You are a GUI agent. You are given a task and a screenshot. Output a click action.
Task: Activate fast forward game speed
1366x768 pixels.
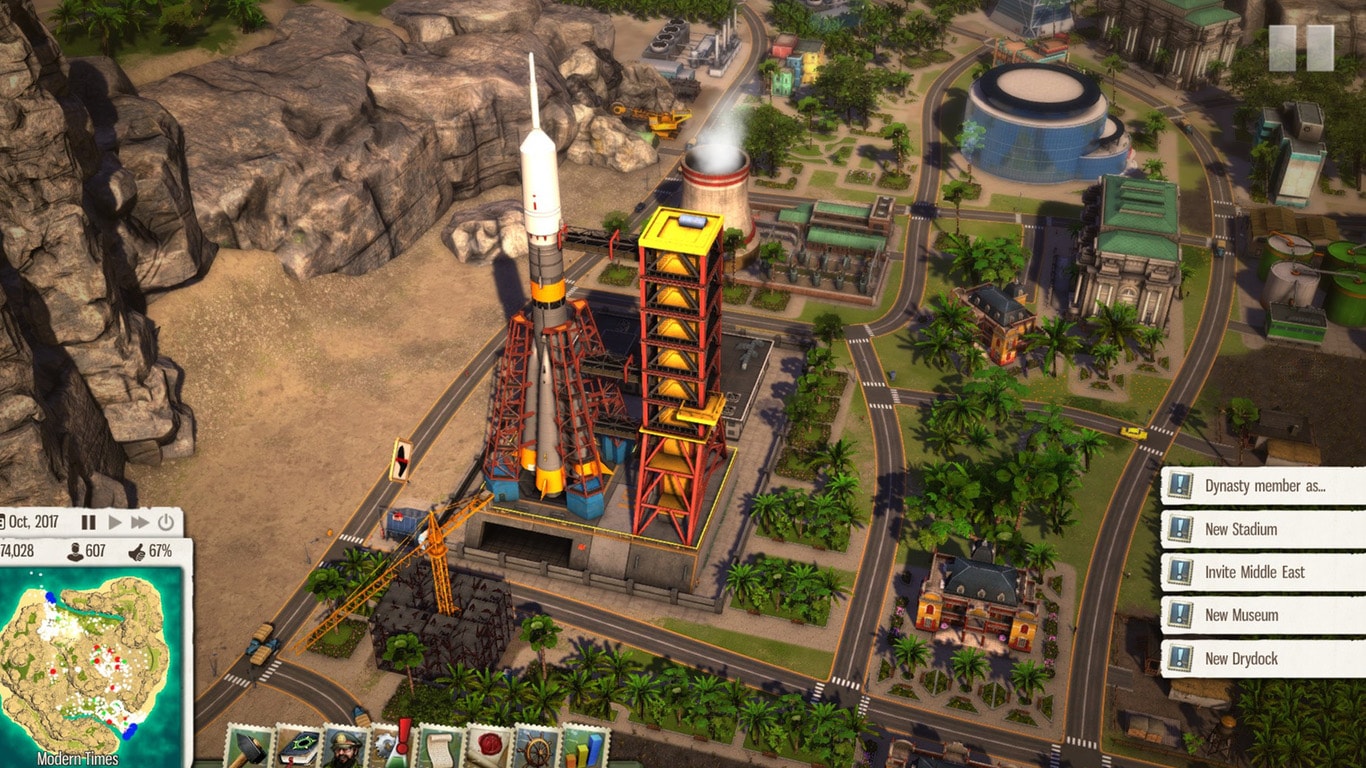(x=141, y=522)
